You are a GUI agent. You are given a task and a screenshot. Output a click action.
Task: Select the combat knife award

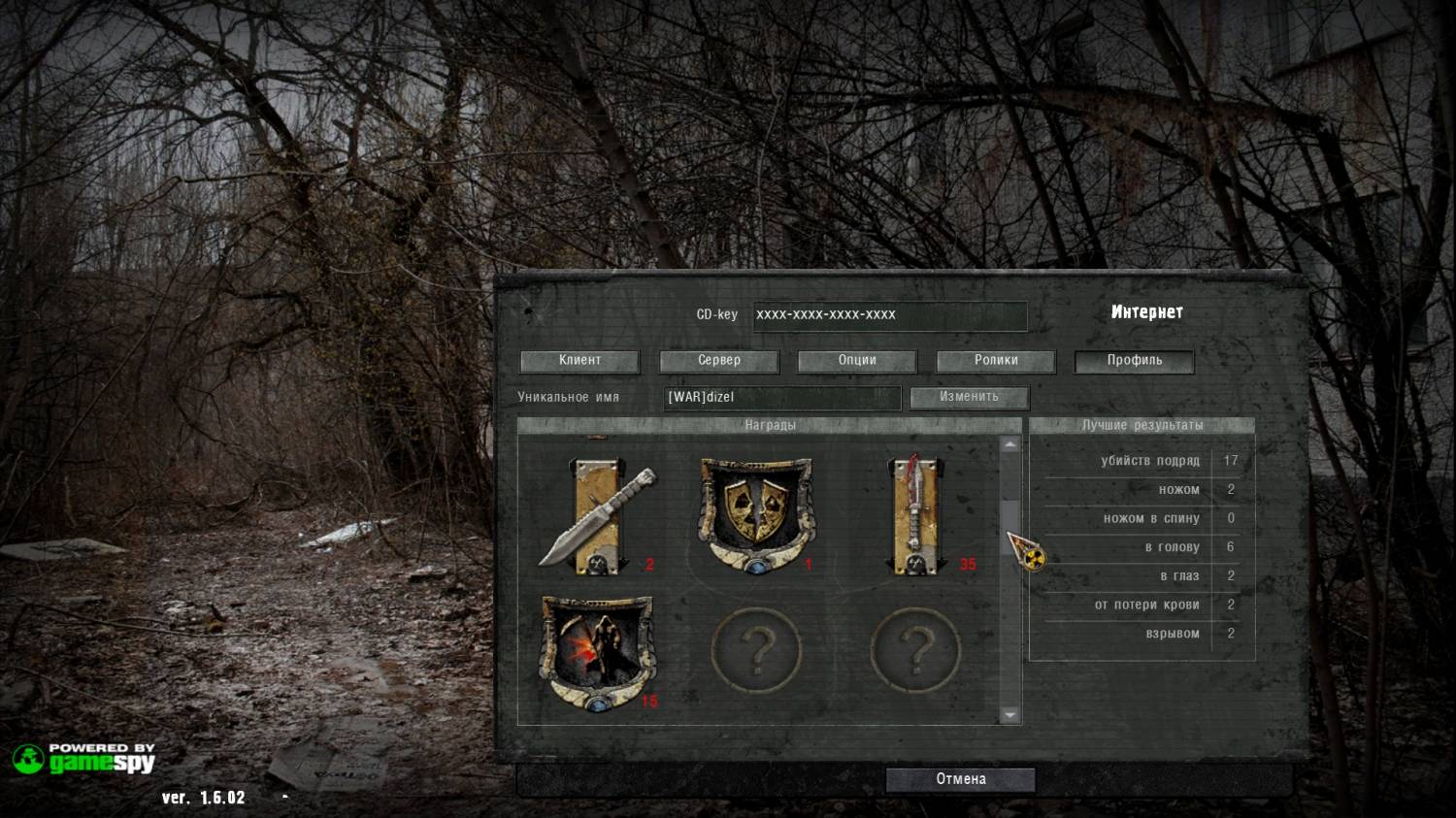click(598, 516)
